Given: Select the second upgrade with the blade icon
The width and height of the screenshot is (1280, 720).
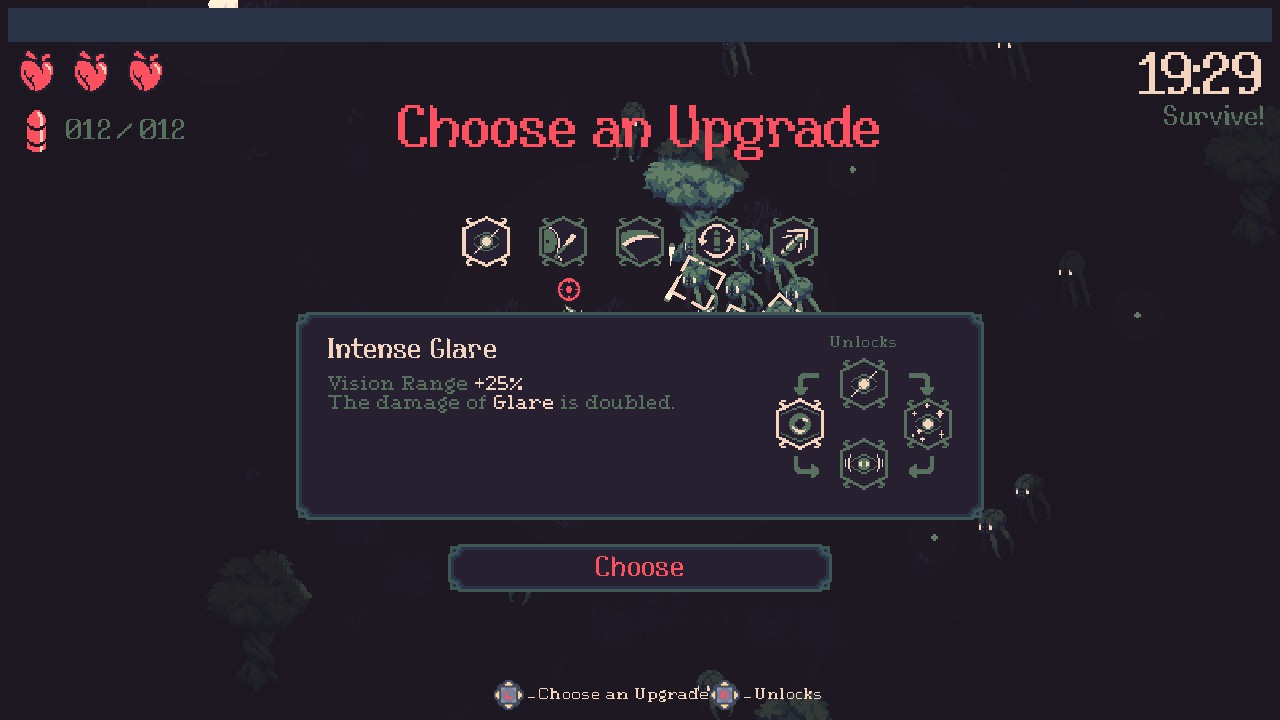Looking at the screenshot, I should [563, 241].
